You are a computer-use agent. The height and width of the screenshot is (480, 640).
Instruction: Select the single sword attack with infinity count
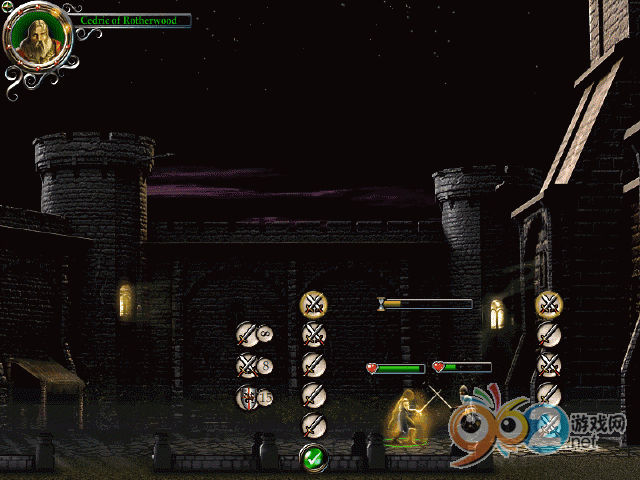[247, 334]
